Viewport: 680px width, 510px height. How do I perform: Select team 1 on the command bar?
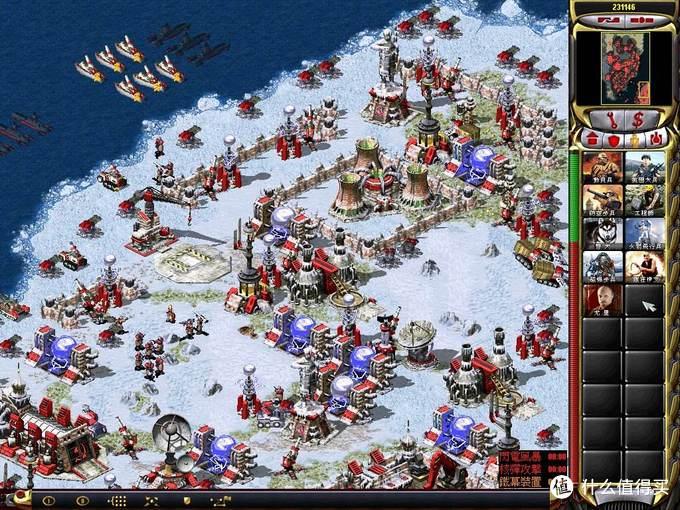(x=47, y=500)
